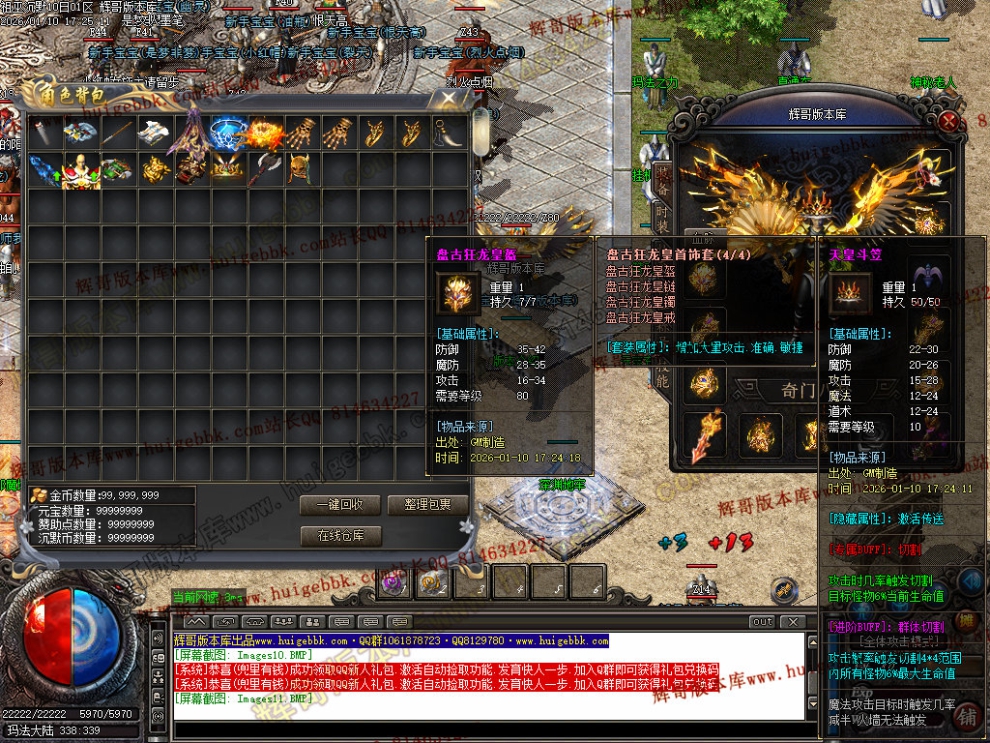Open the 铺 shop button

pyautogui.click(x=967, y=715)
